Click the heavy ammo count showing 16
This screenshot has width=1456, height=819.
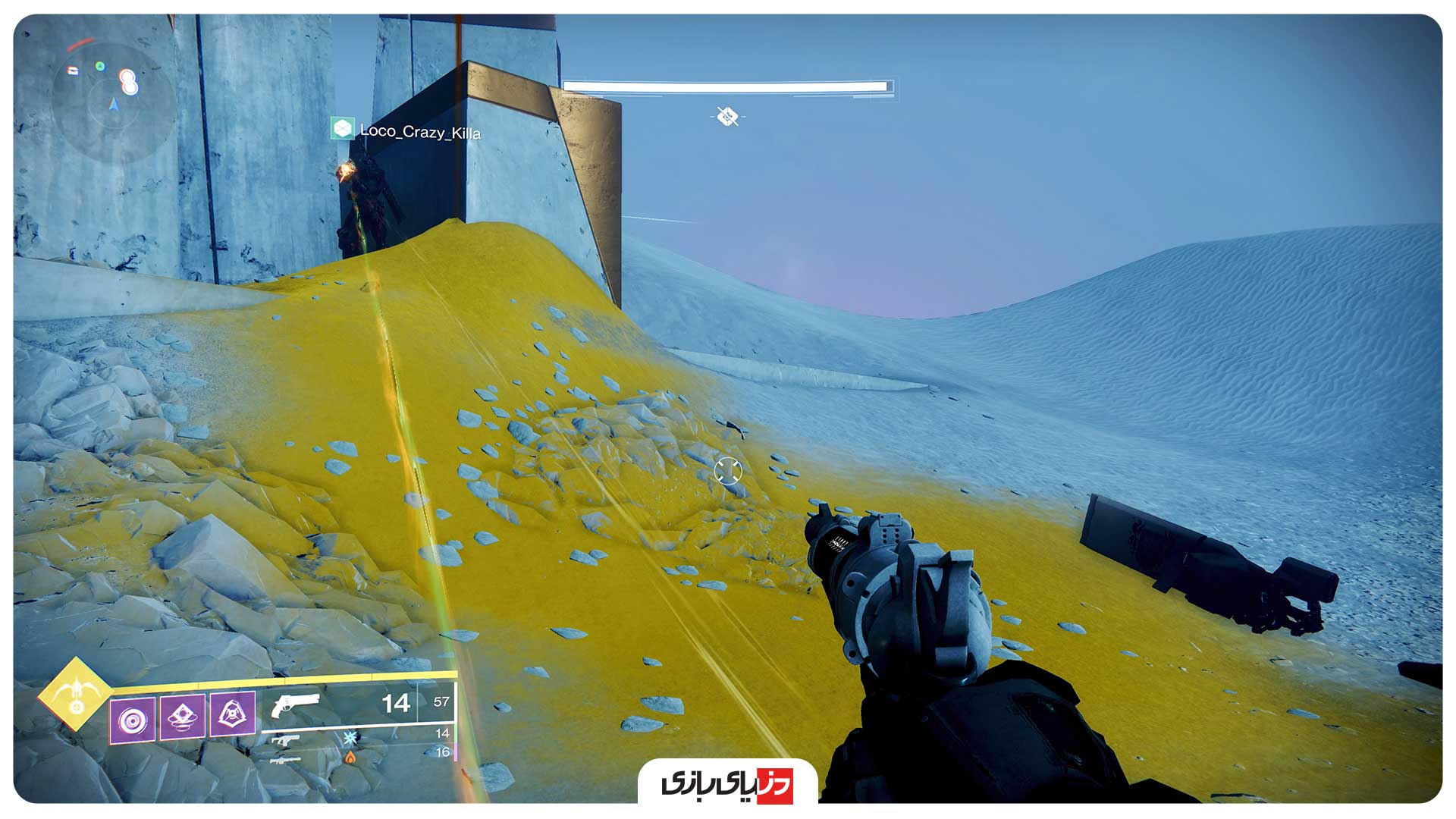444,753
